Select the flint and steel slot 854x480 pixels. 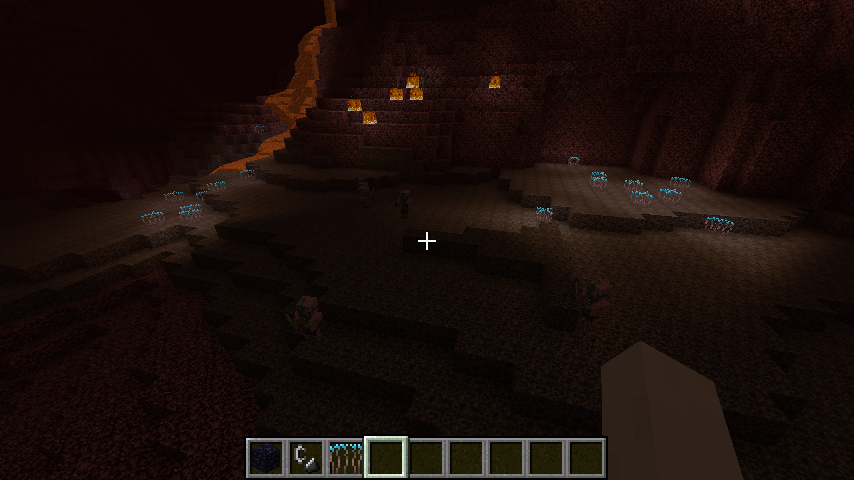point(305,458)
